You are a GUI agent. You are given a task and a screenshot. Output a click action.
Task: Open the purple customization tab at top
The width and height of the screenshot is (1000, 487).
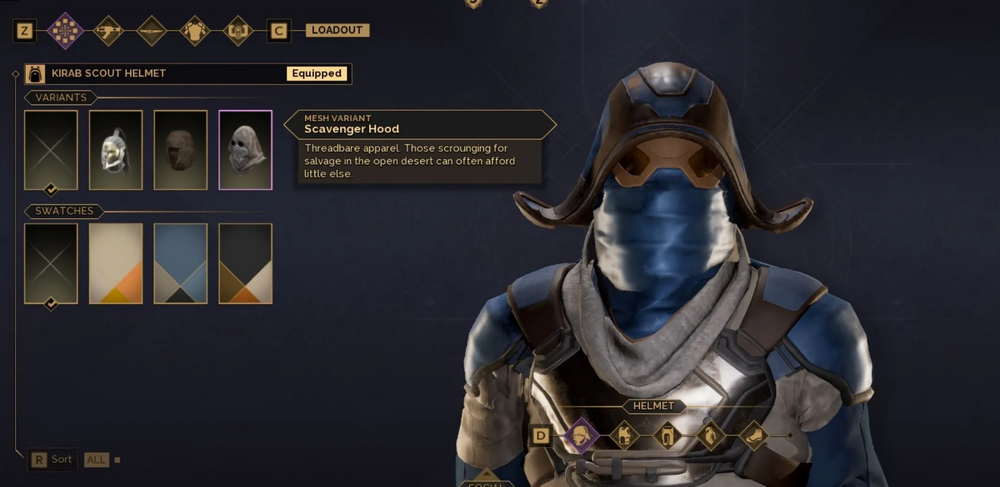65,31
